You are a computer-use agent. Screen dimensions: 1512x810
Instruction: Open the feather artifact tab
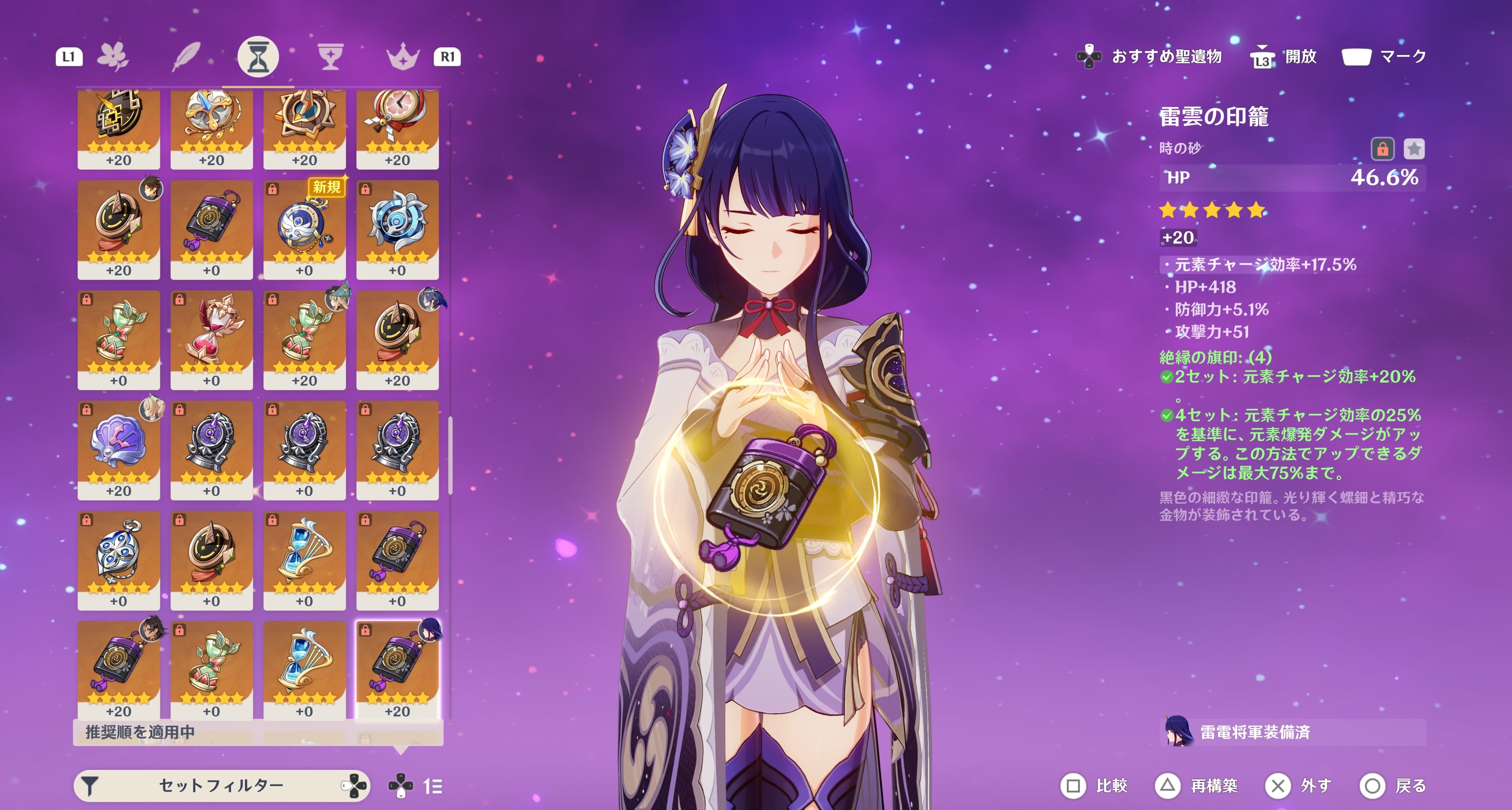(x=185, y=57)
